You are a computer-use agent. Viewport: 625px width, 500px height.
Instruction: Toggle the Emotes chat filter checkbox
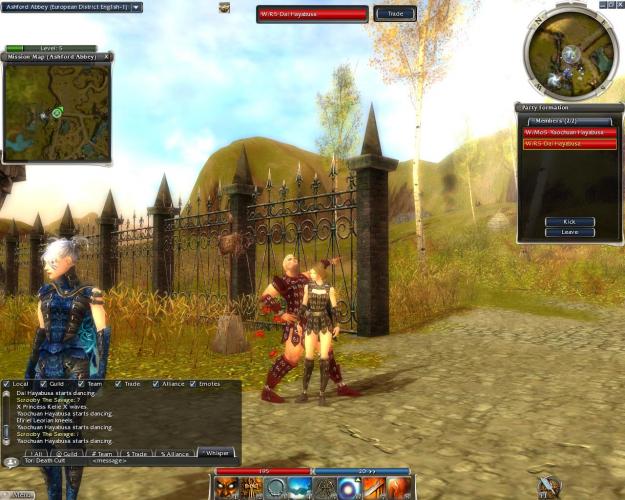tap(194, 384)
